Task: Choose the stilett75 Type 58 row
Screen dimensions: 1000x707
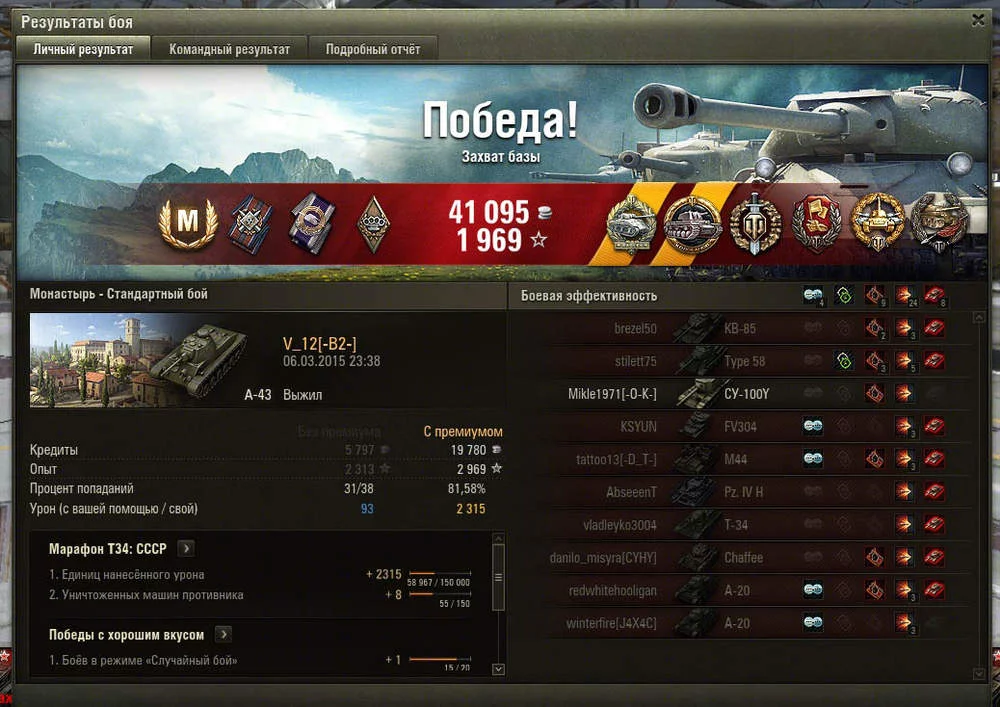Action: click(x=740, y=361)
